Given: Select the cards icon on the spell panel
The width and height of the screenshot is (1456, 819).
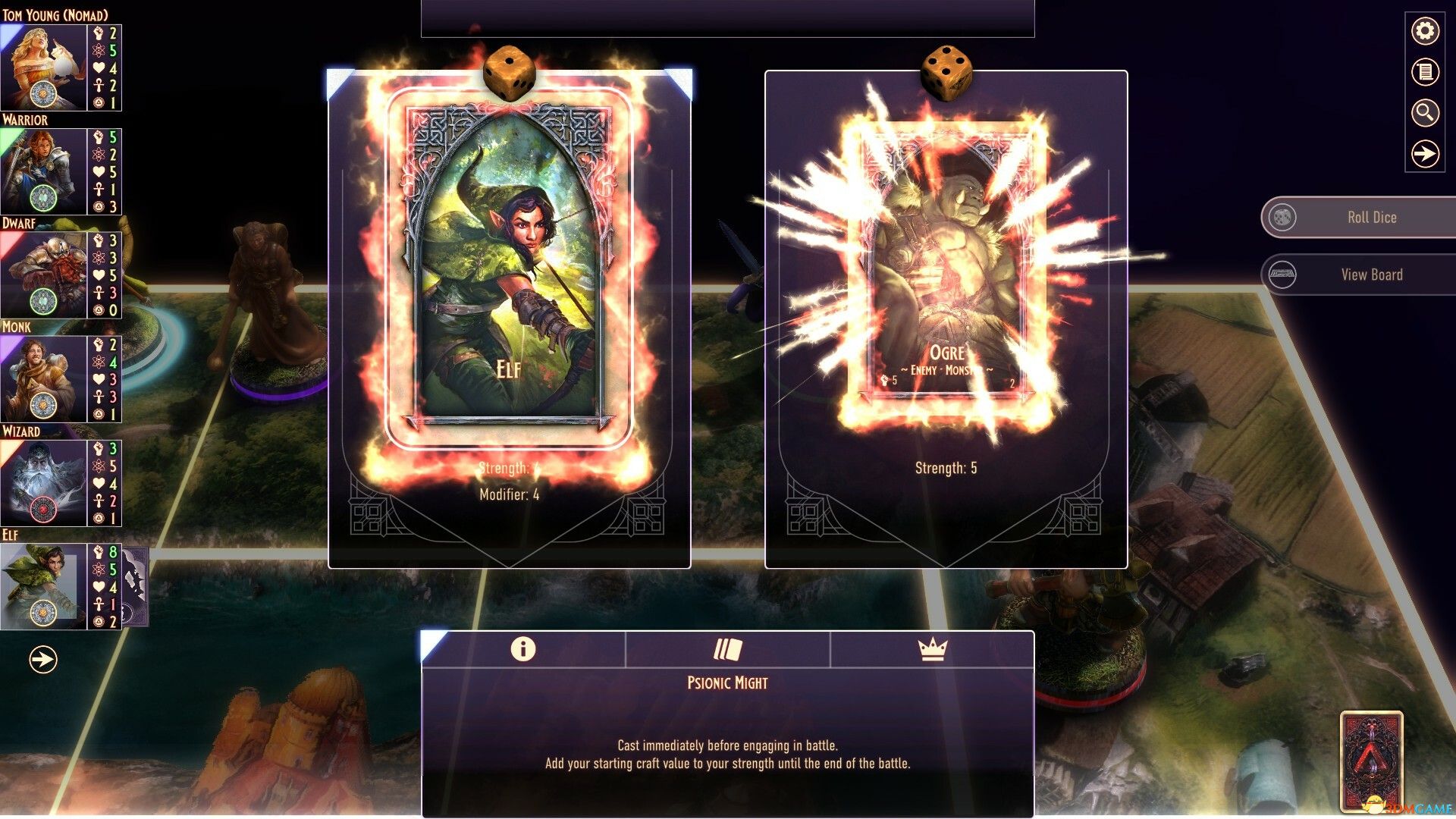Looking at the screenshot, I should [726, 650].
